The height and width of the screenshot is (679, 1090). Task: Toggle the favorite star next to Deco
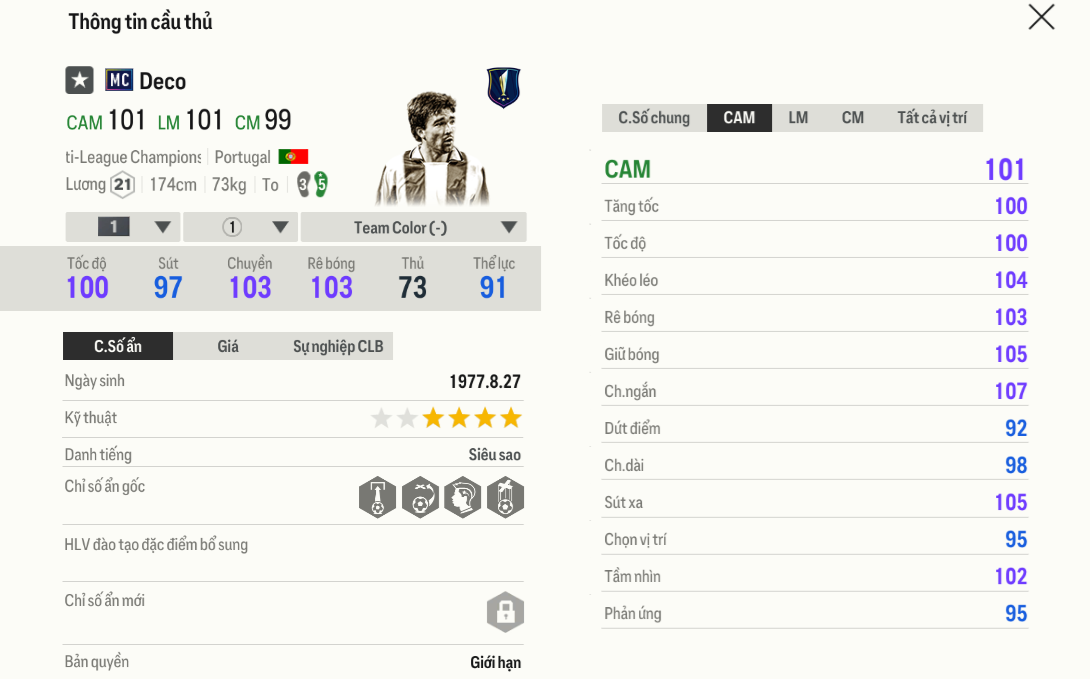80,81
